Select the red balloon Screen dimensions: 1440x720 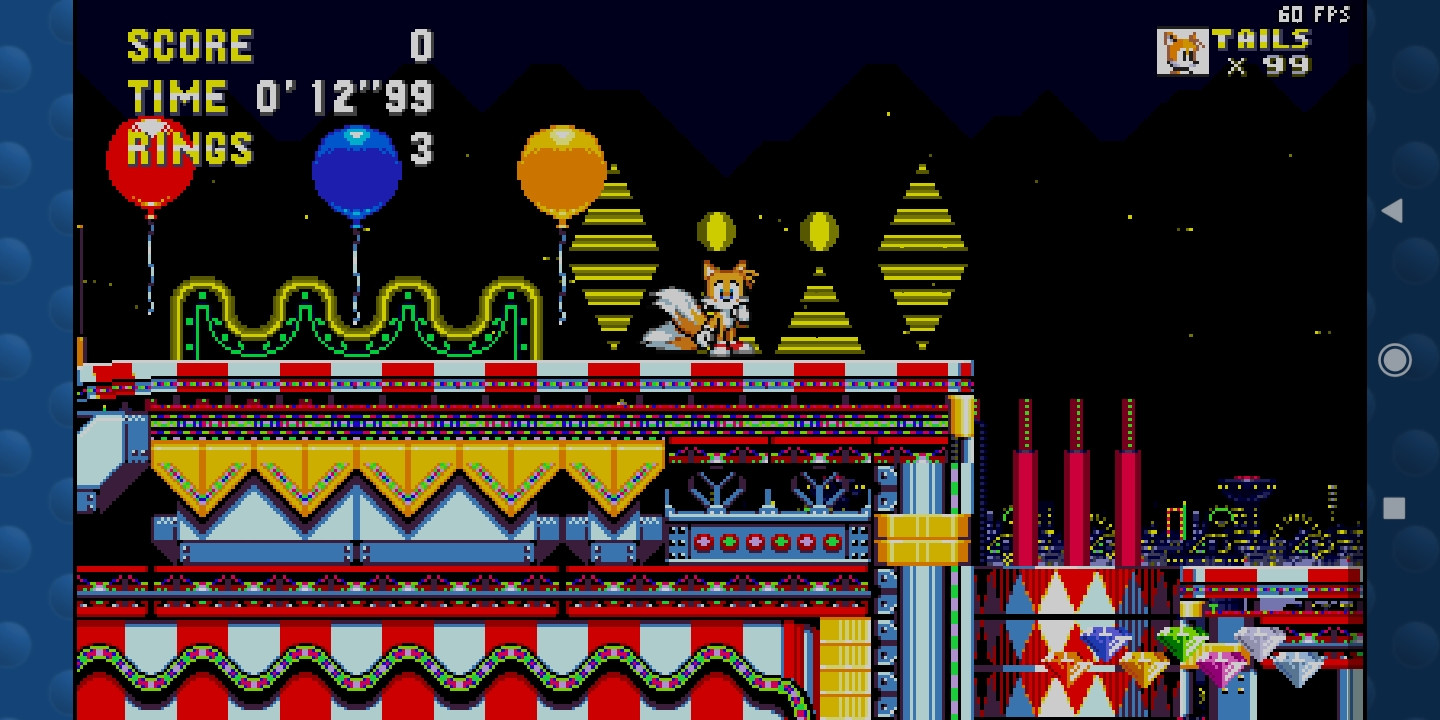point(151,158)
